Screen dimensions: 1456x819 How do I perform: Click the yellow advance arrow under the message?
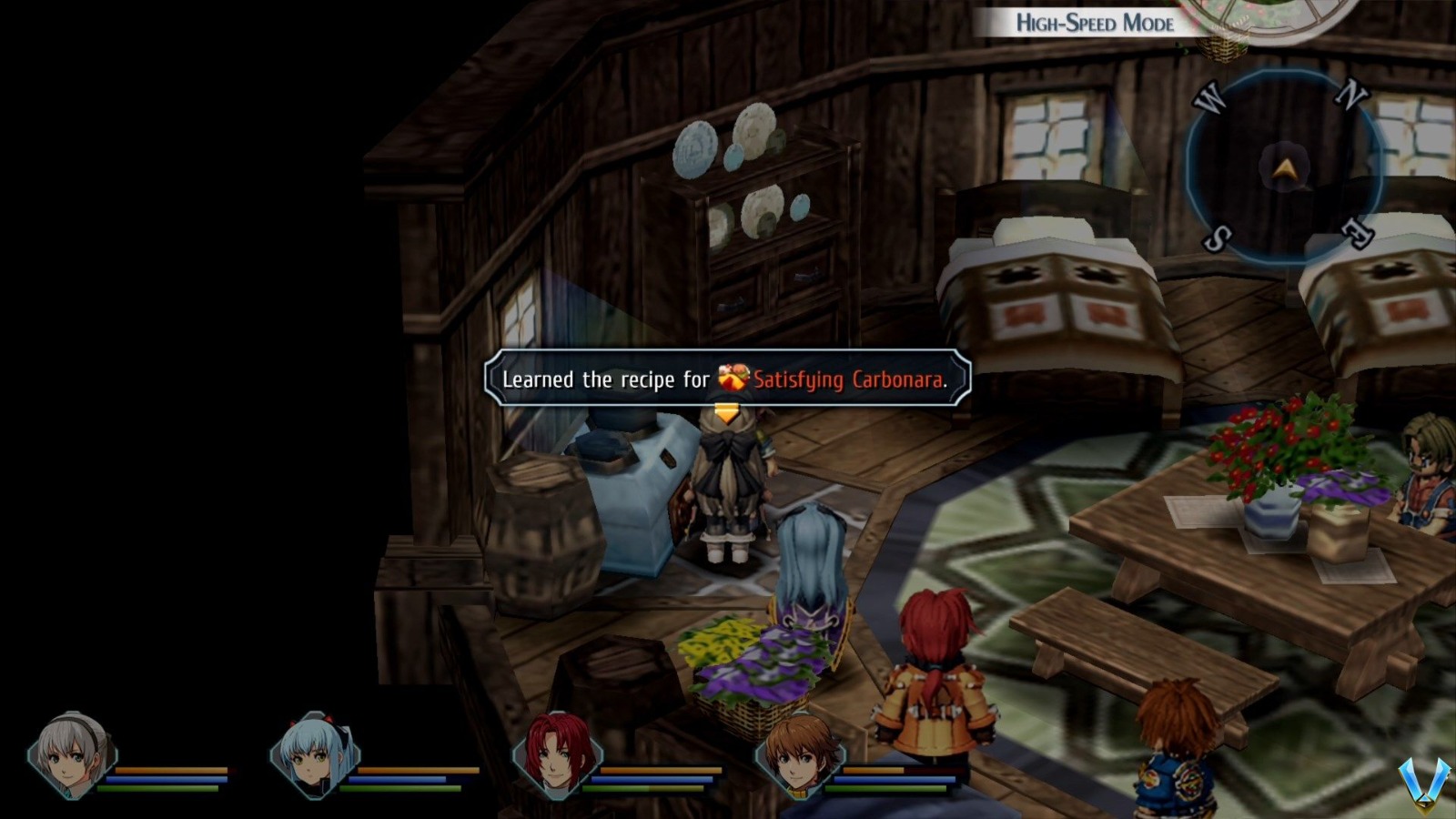tap(725, 411)
